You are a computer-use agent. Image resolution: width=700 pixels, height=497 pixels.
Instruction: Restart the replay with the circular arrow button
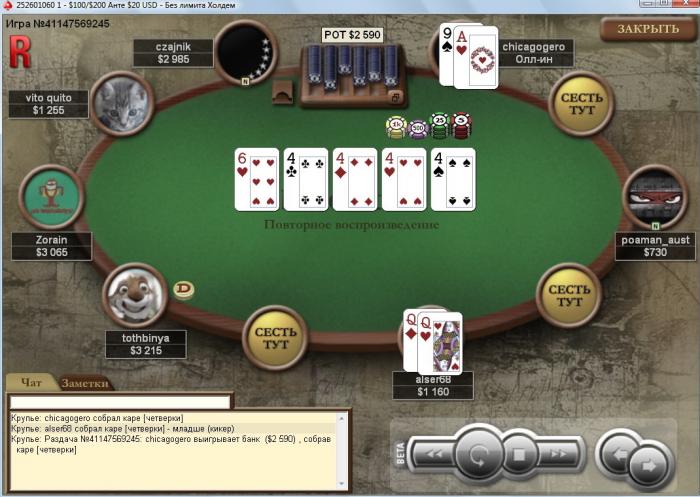pyautogui.click(x=479, y=456)
